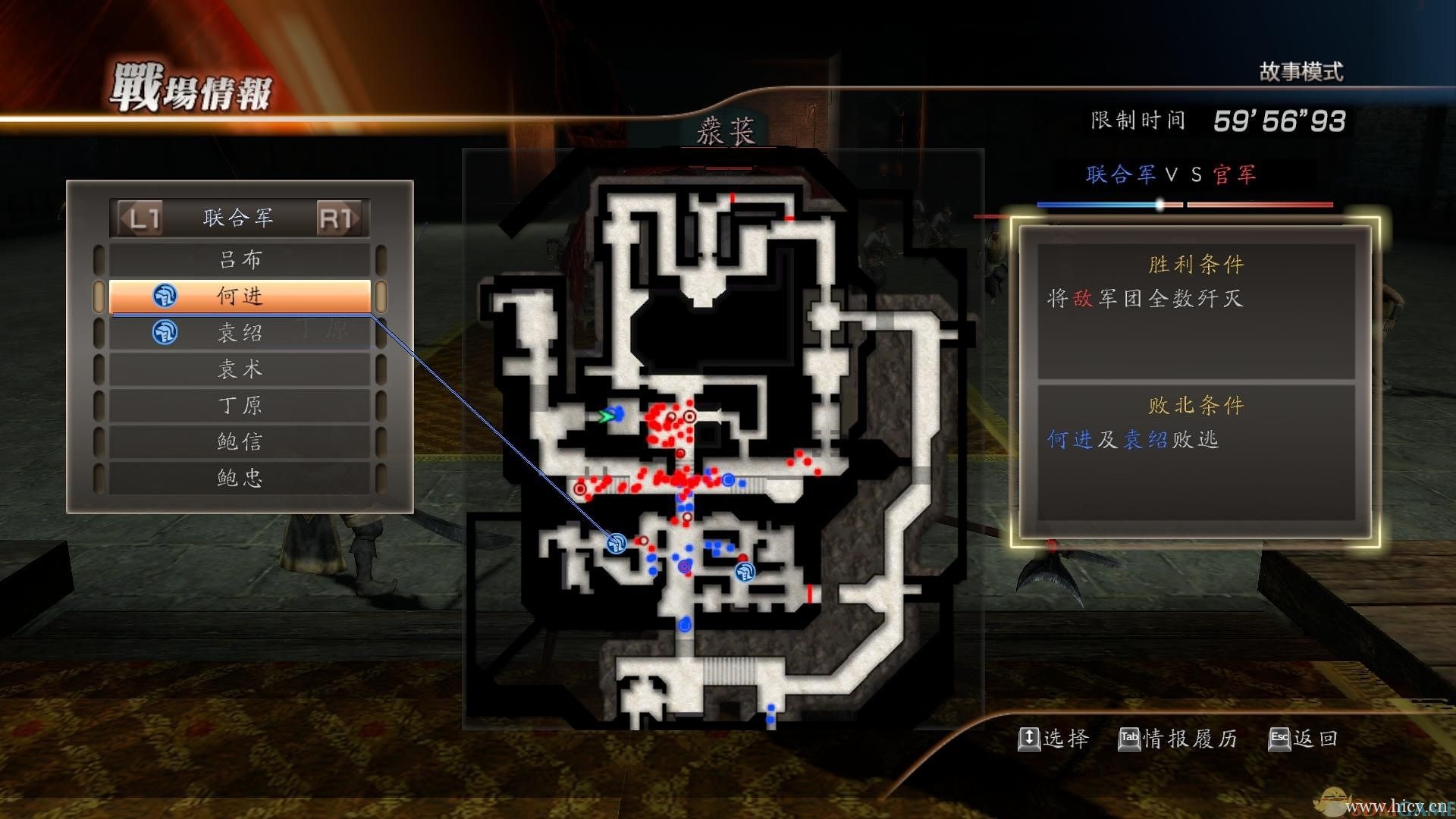1456x819 pixels.
Task: Switch army with the L1 arrow tab
Action: click(142, 218)
